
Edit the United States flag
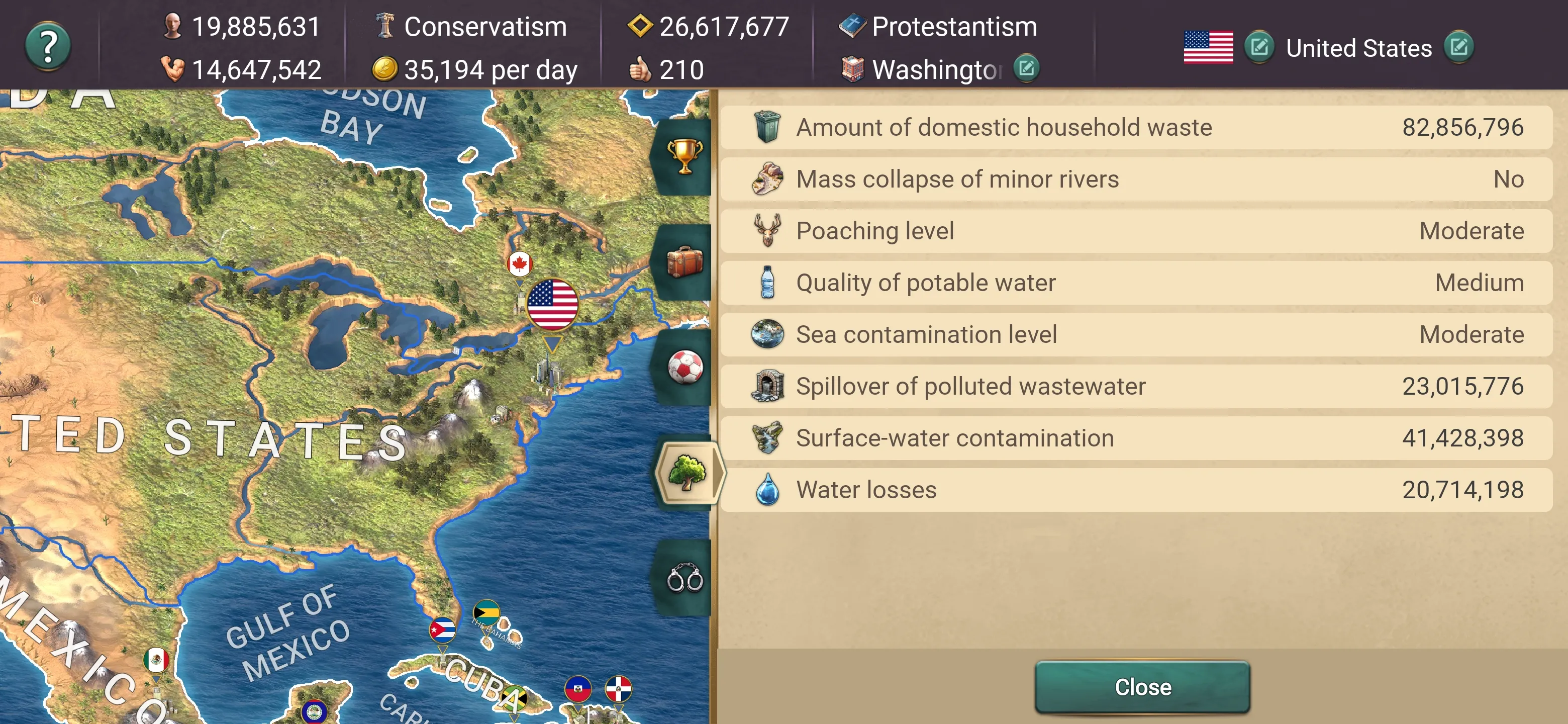point(1259,47)
